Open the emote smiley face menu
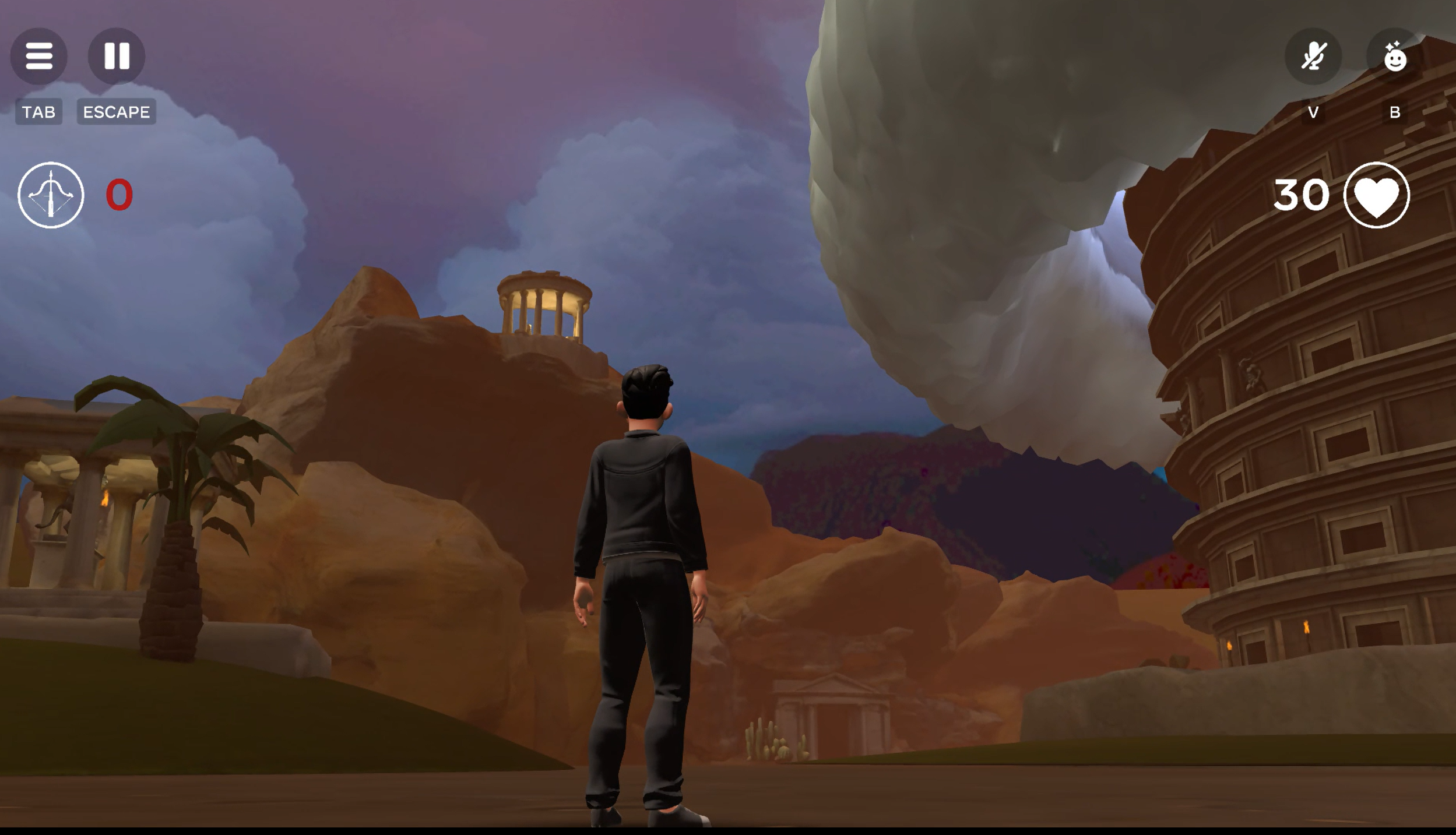This screenshot has height=835, width=1456. coord(1394,57)
